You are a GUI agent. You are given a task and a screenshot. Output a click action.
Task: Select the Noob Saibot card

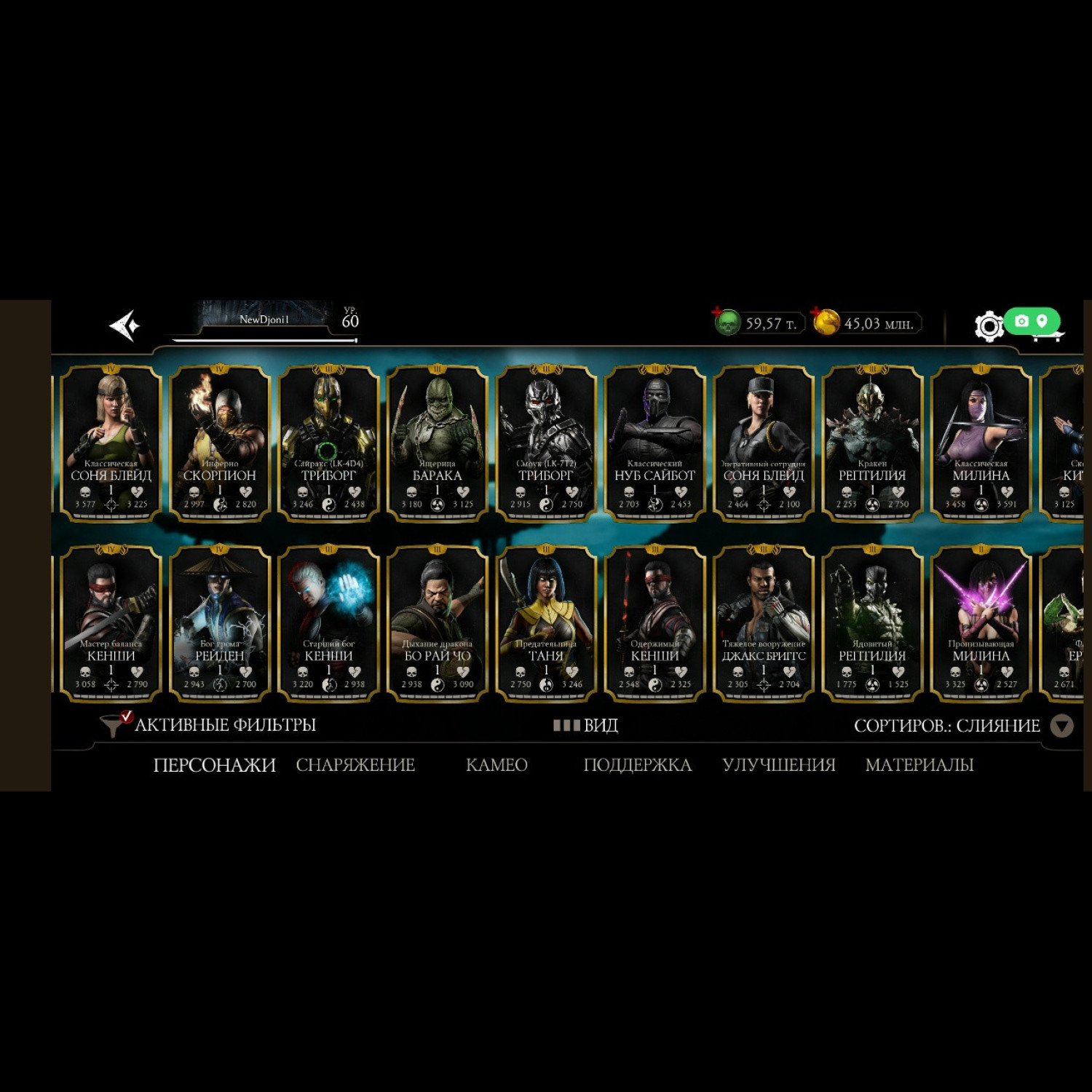tap(654, 442)
